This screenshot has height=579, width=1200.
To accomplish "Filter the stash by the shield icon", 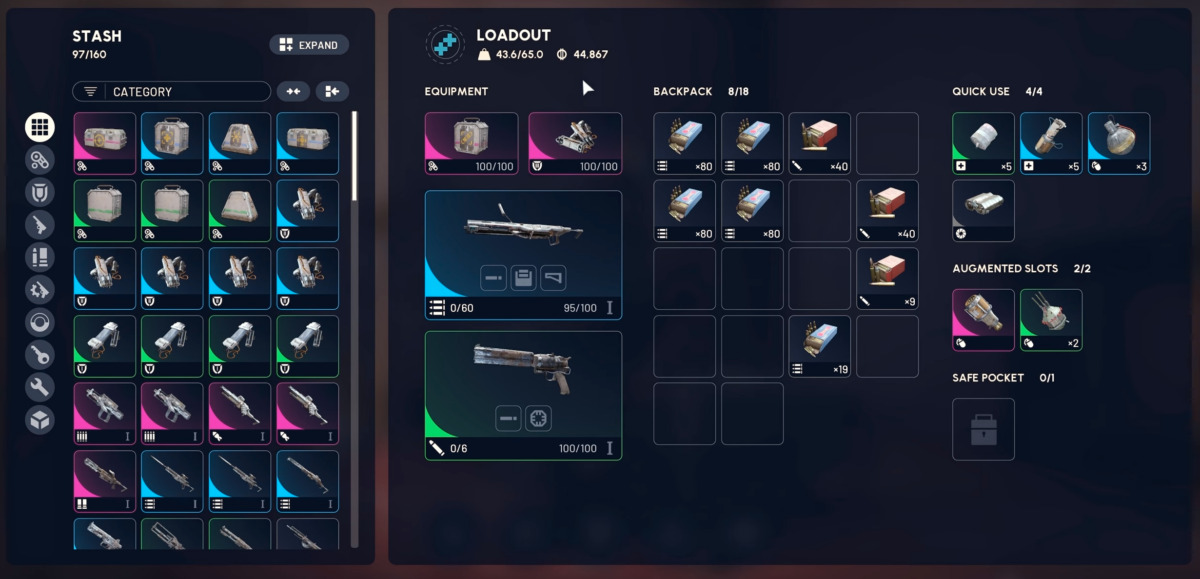I will tap(40, 192).
